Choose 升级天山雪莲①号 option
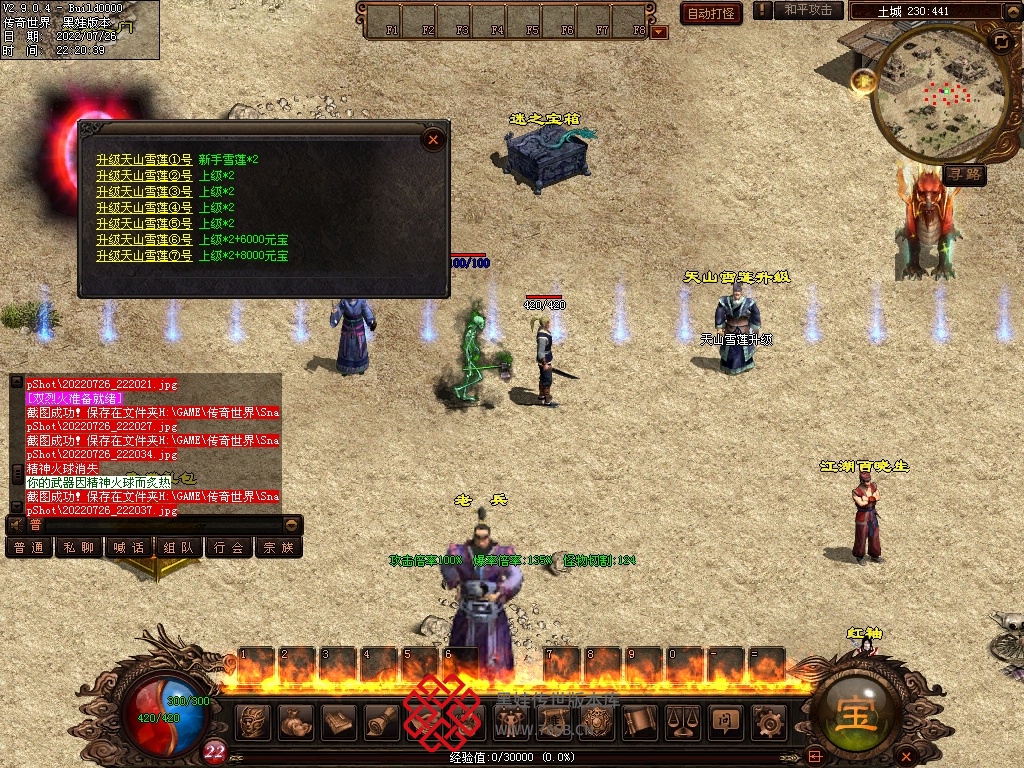 tap(144, 160)
